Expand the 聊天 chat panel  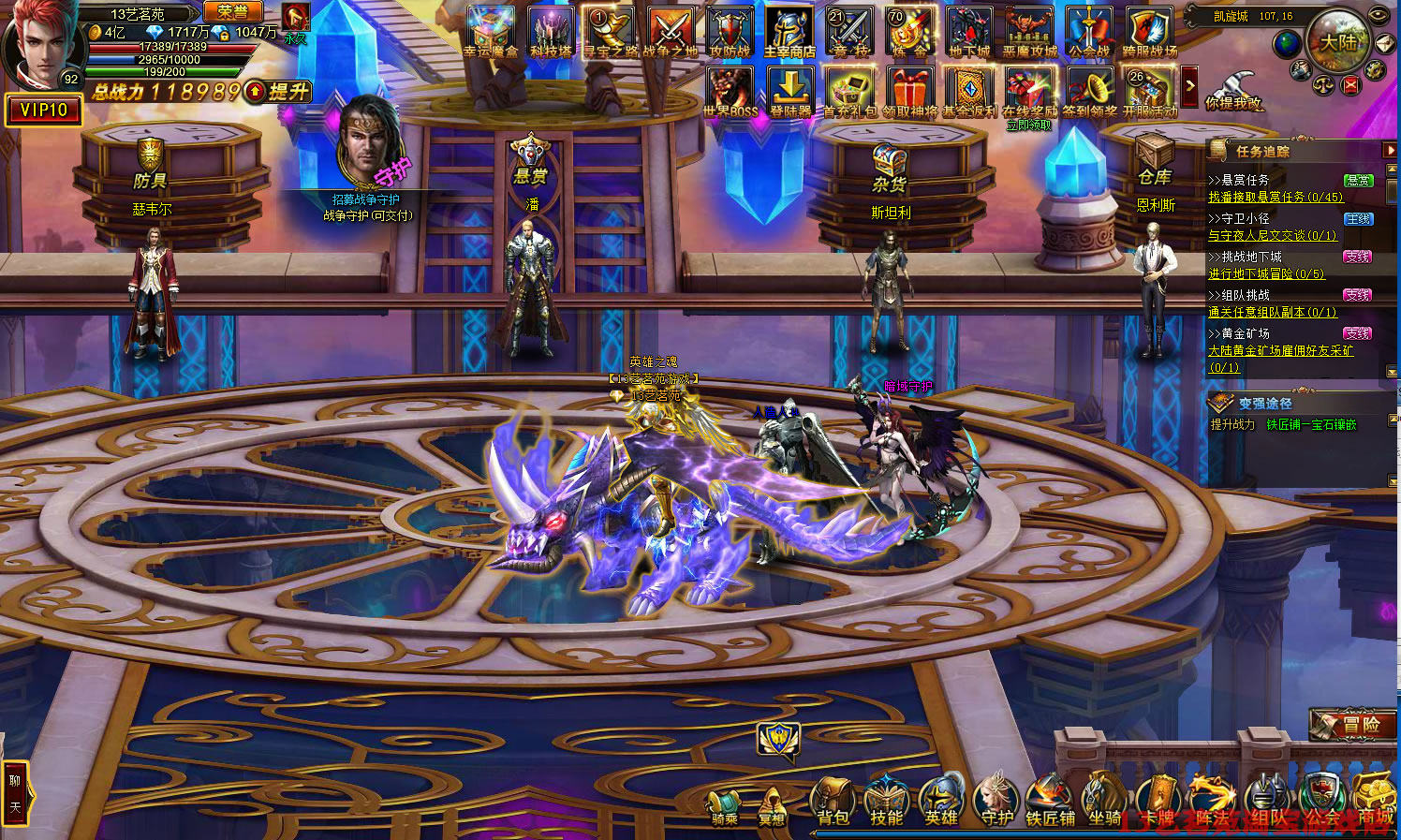pyautogui.click(x=15, y=792)
